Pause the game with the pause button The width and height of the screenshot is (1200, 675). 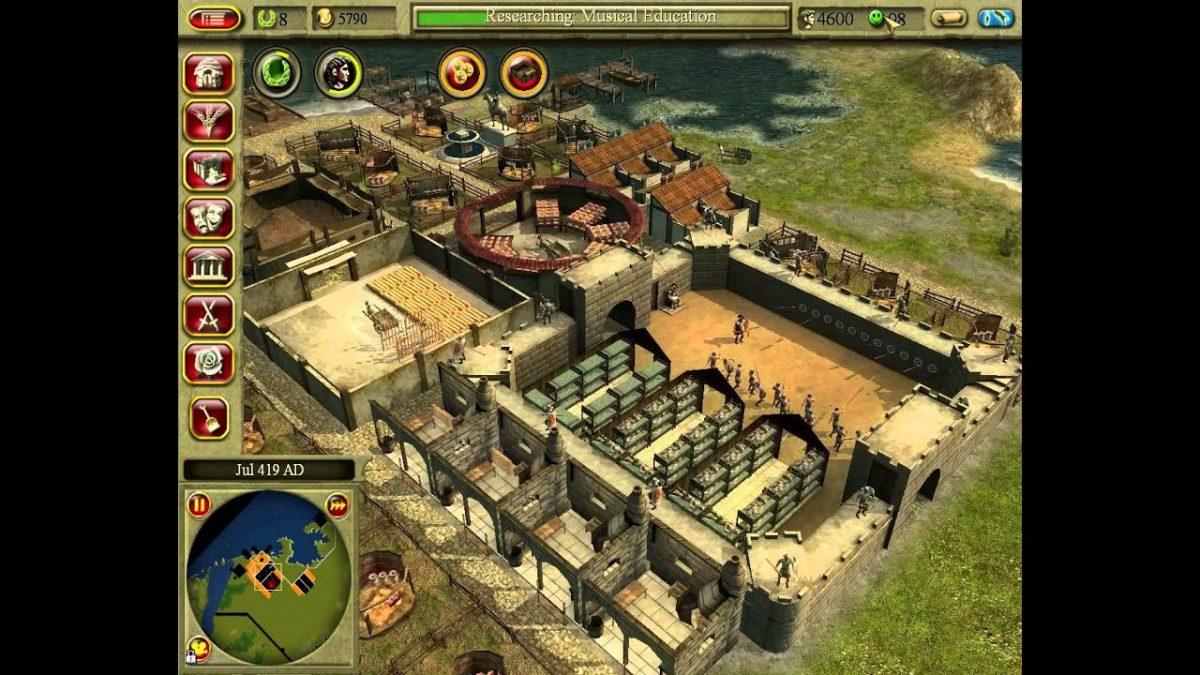(x=198, y=505)
